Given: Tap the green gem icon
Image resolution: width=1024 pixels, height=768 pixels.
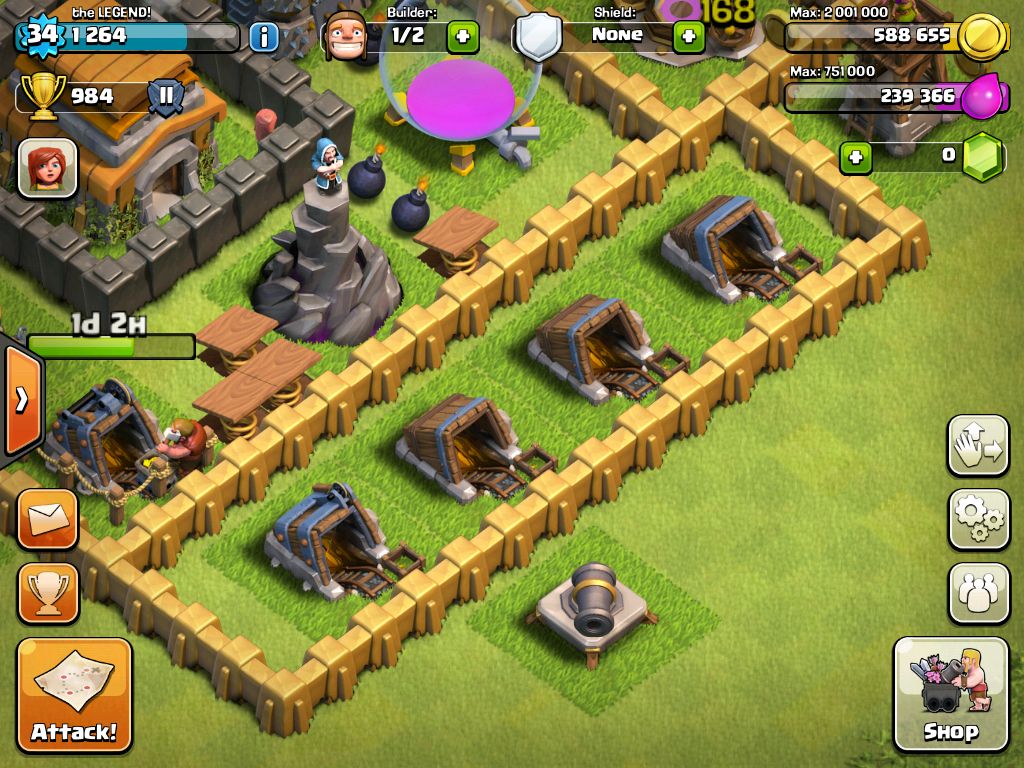Looking at the screenshot, I should point(983,157).
